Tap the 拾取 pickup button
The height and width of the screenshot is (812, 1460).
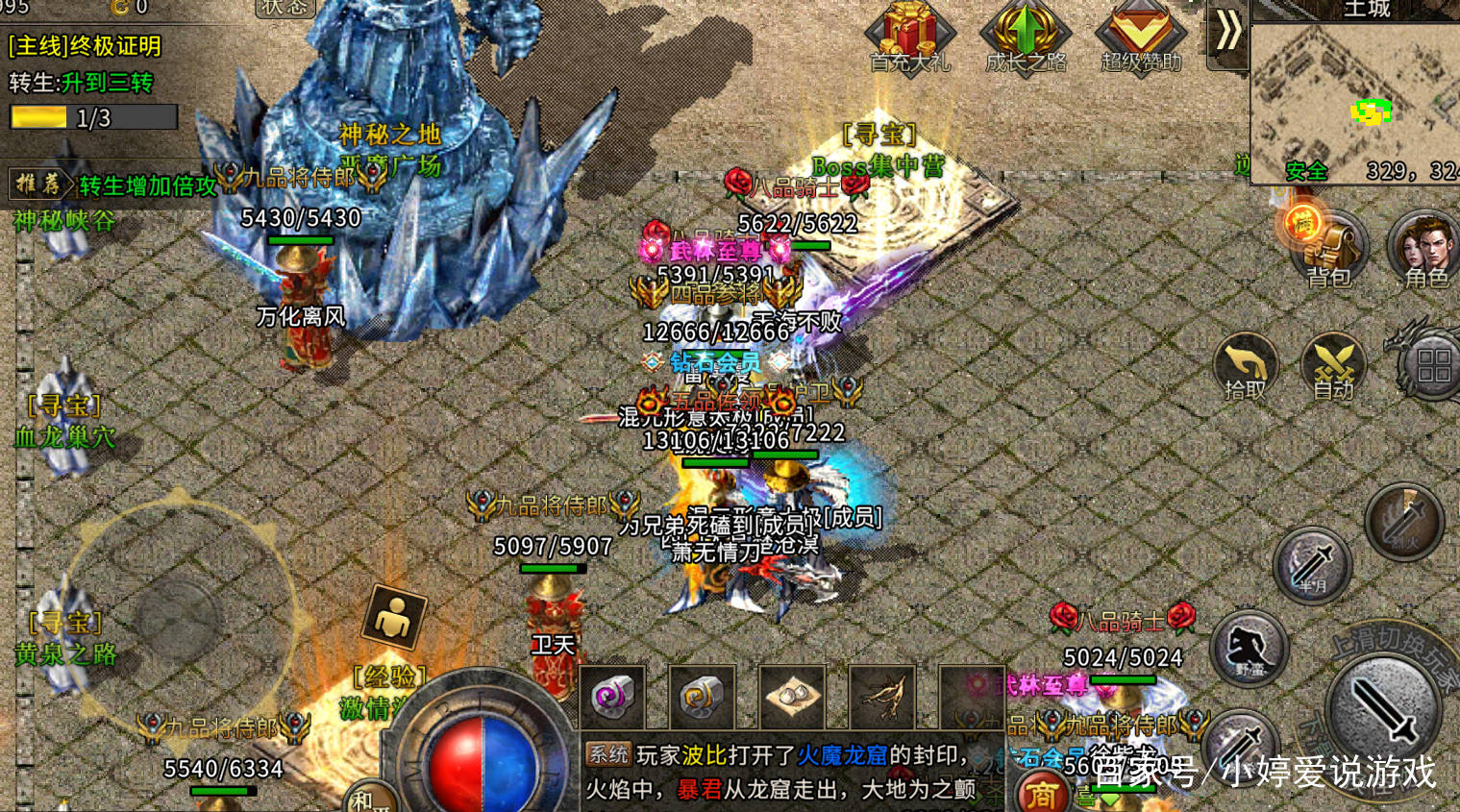(x=1245, y=366)
